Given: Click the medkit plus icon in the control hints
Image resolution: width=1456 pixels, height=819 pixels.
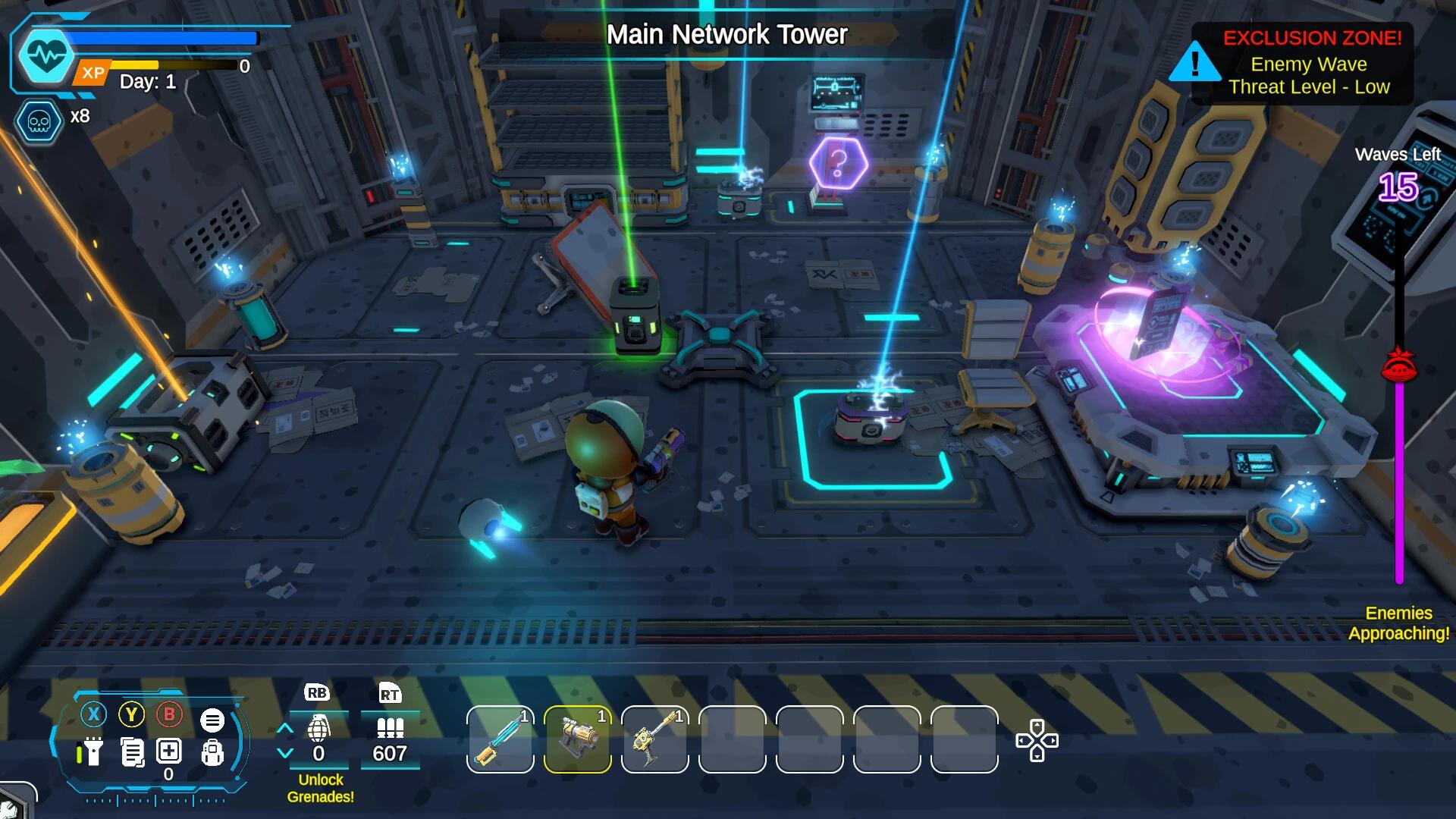Looking at the screenshot, I should tap(168, 751).
